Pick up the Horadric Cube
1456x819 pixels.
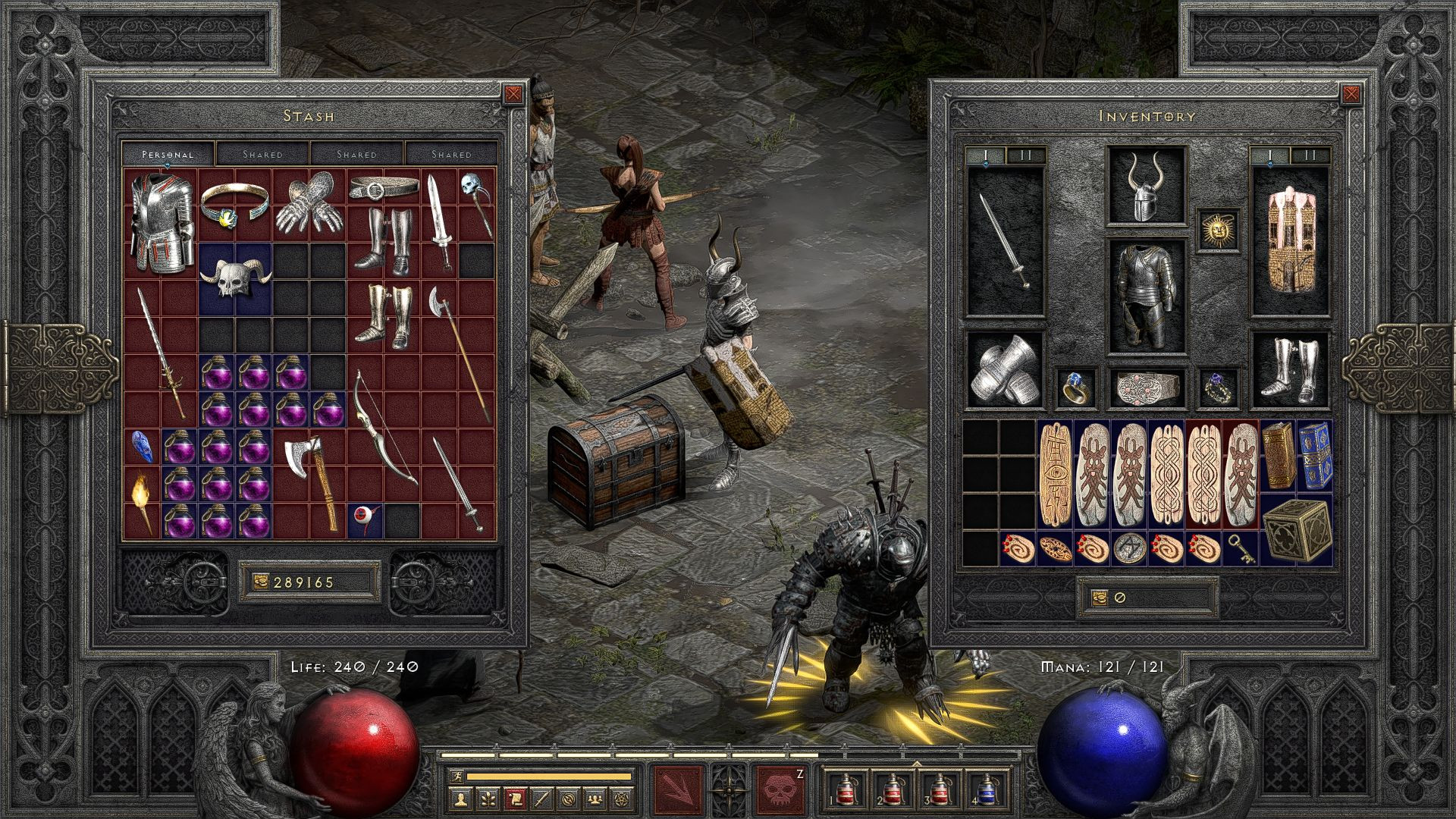[x=1296, y=531]
